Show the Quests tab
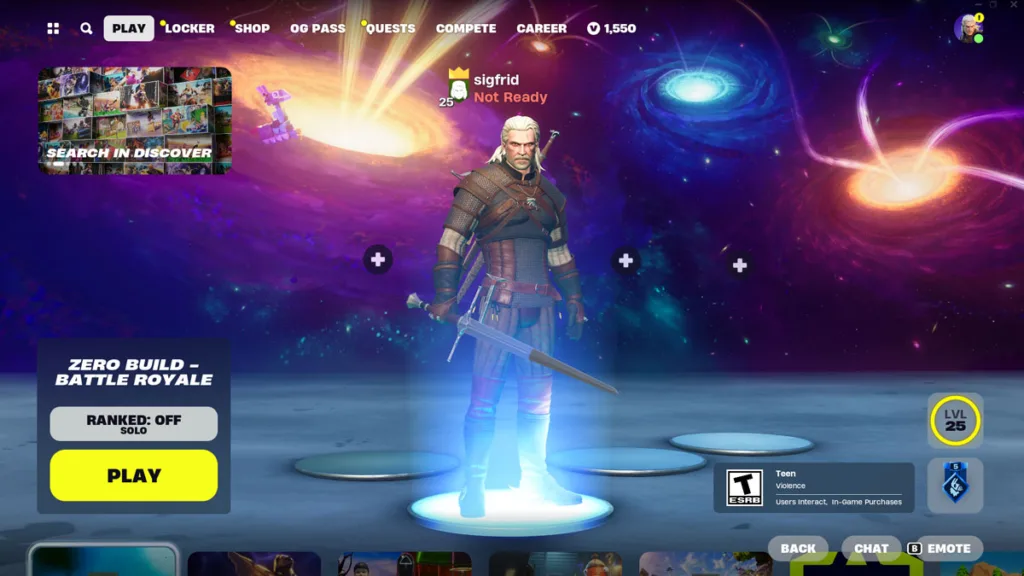This screenshot has height=576, width=1024. (390, 28)
